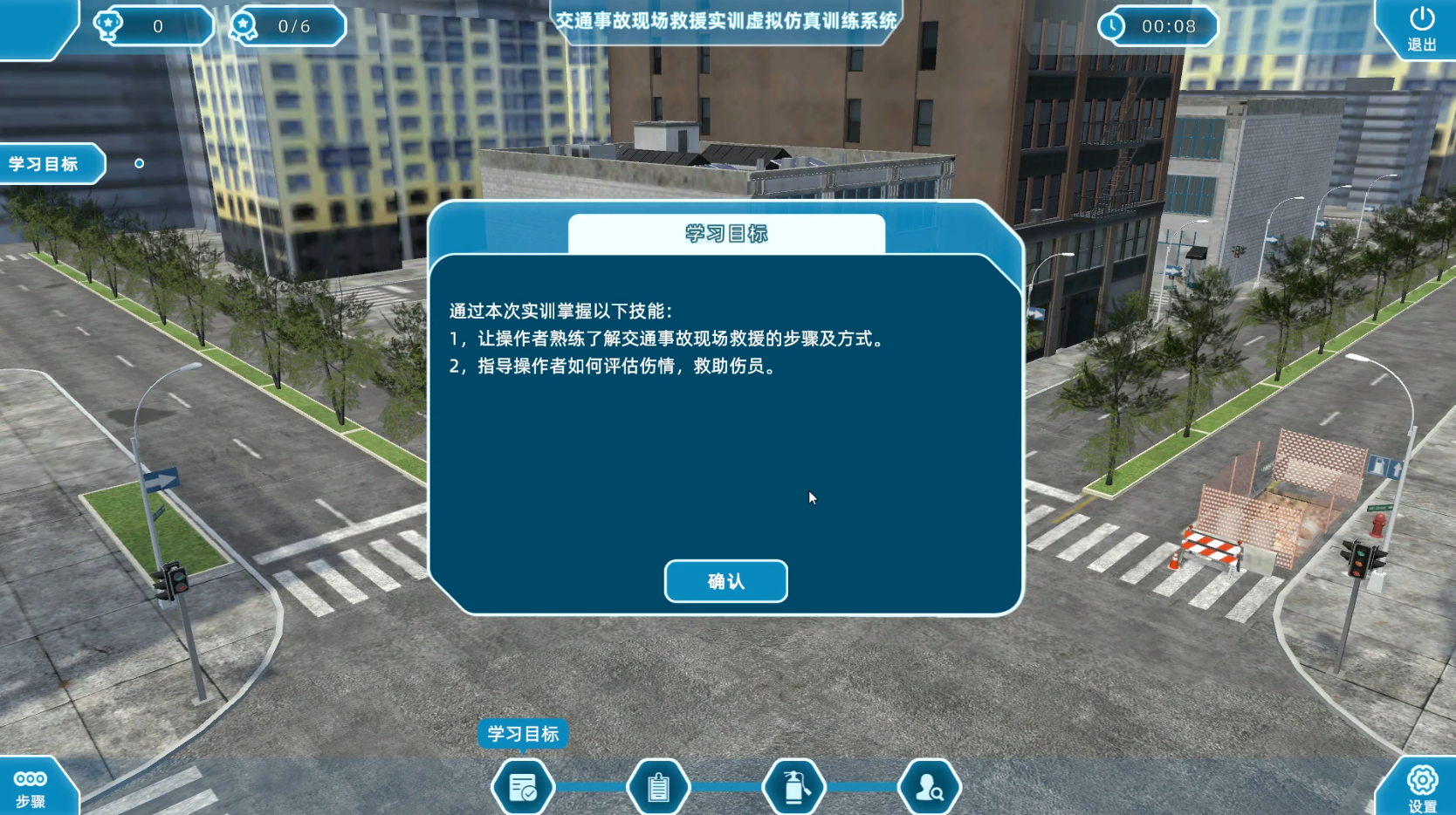Click the blue indicator dot beside 学习目标

(137, 162)
